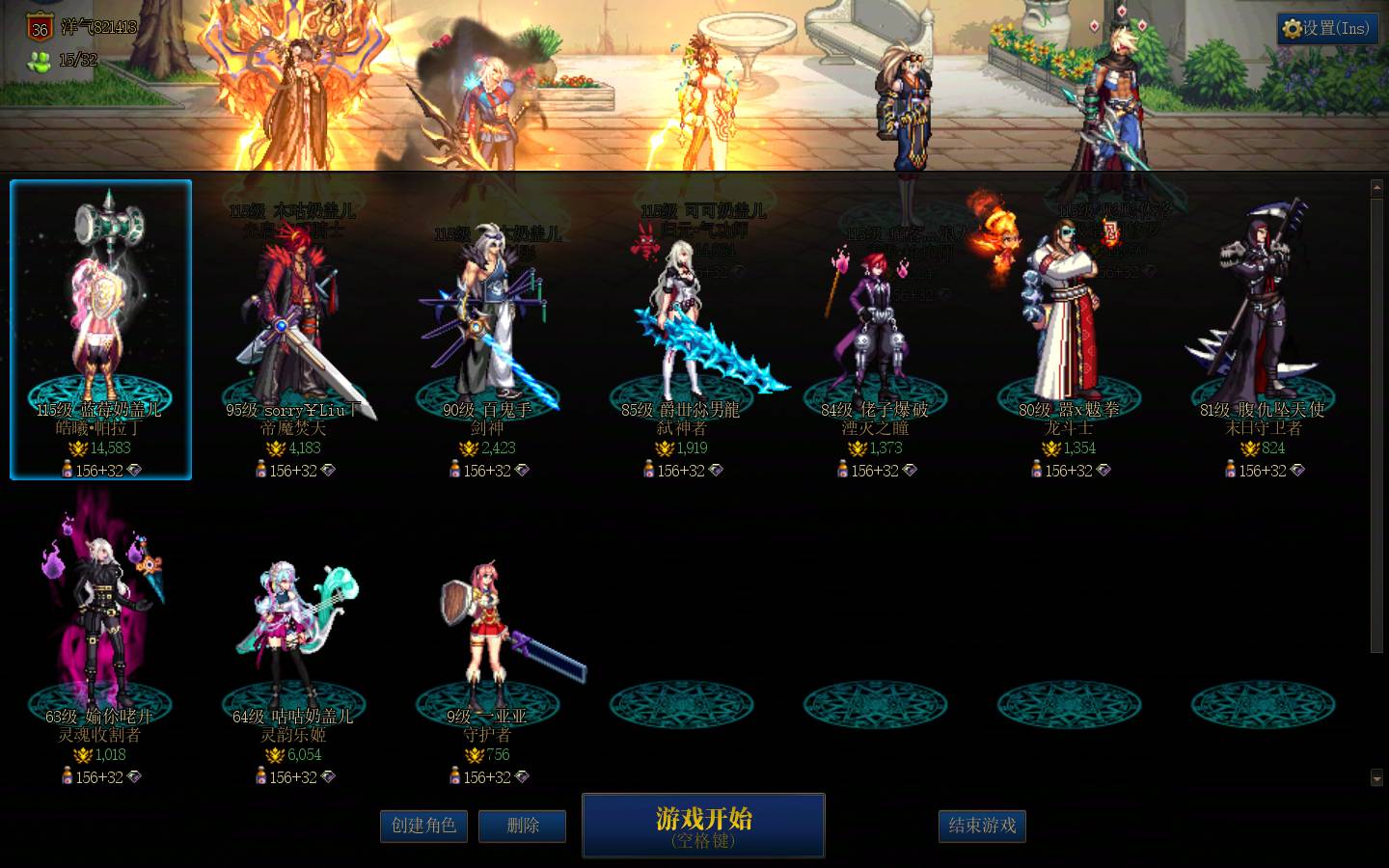The width and height of the screenshot is (1389, 868).
Task: Start the game with 游戏开始
Action: pos(702,825)
